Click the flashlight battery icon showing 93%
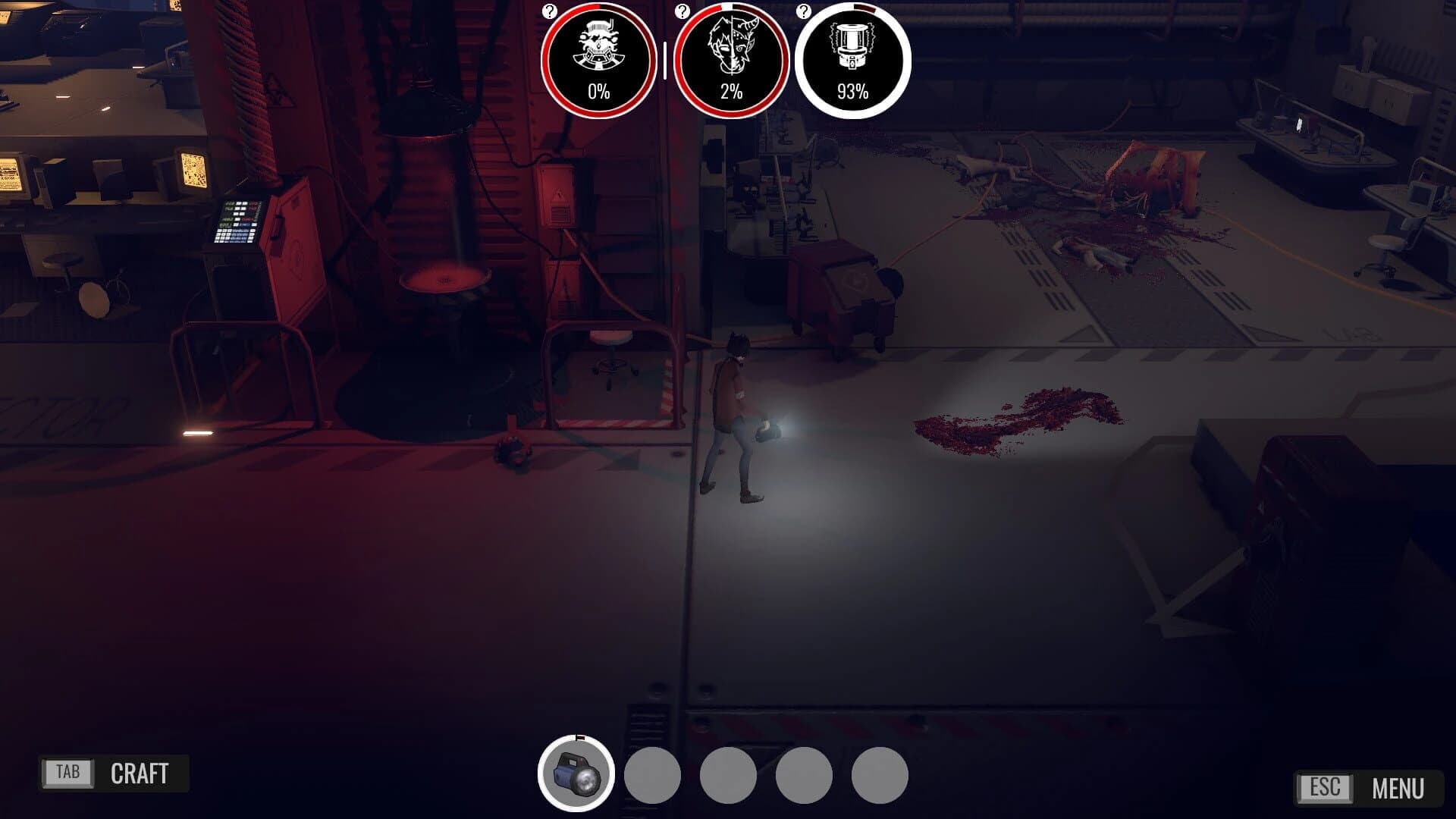The image size is (1456, 819). (x=852, y=53)
